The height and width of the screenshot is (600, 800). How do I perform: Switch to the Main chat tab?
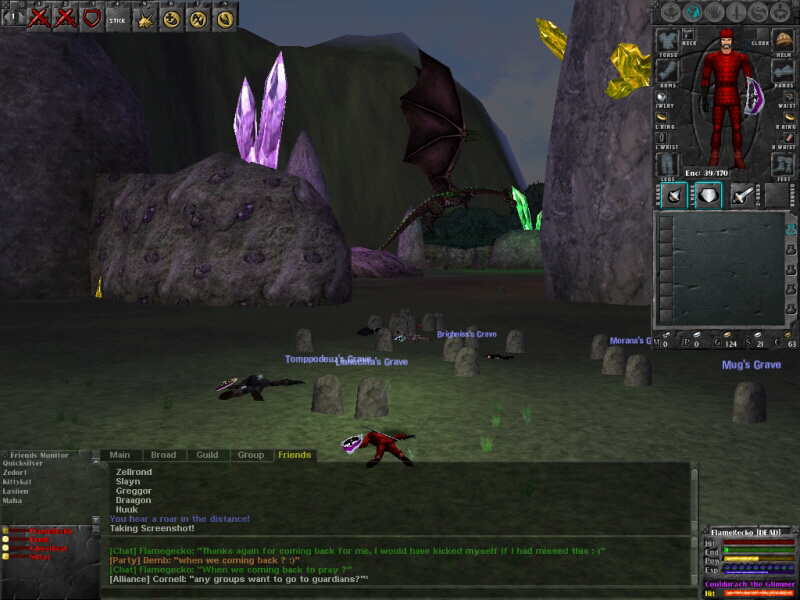point(119,455)
